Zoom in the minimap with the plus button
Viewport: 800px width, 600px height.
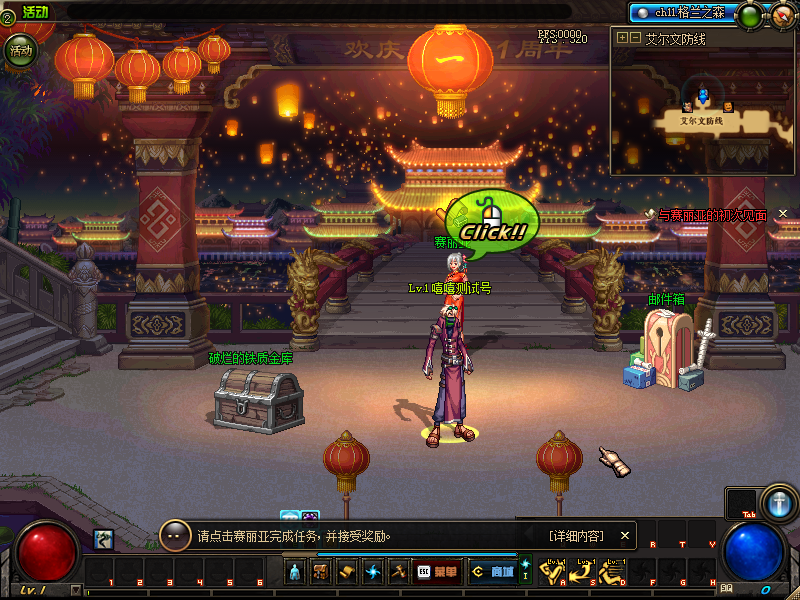coord(622,38)
